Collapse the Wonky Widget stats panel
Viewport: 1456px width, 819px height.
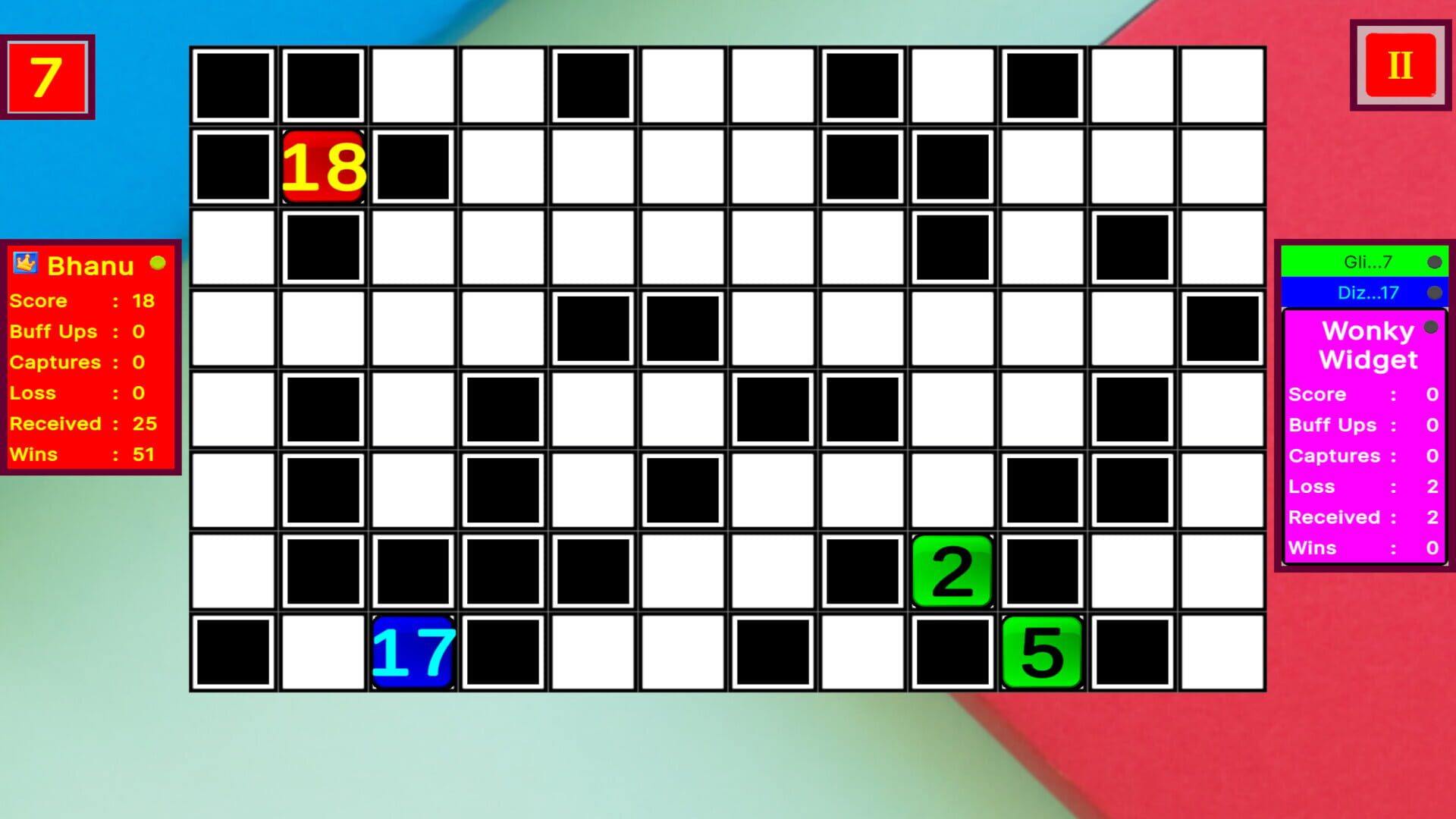tap(1430, 326)
